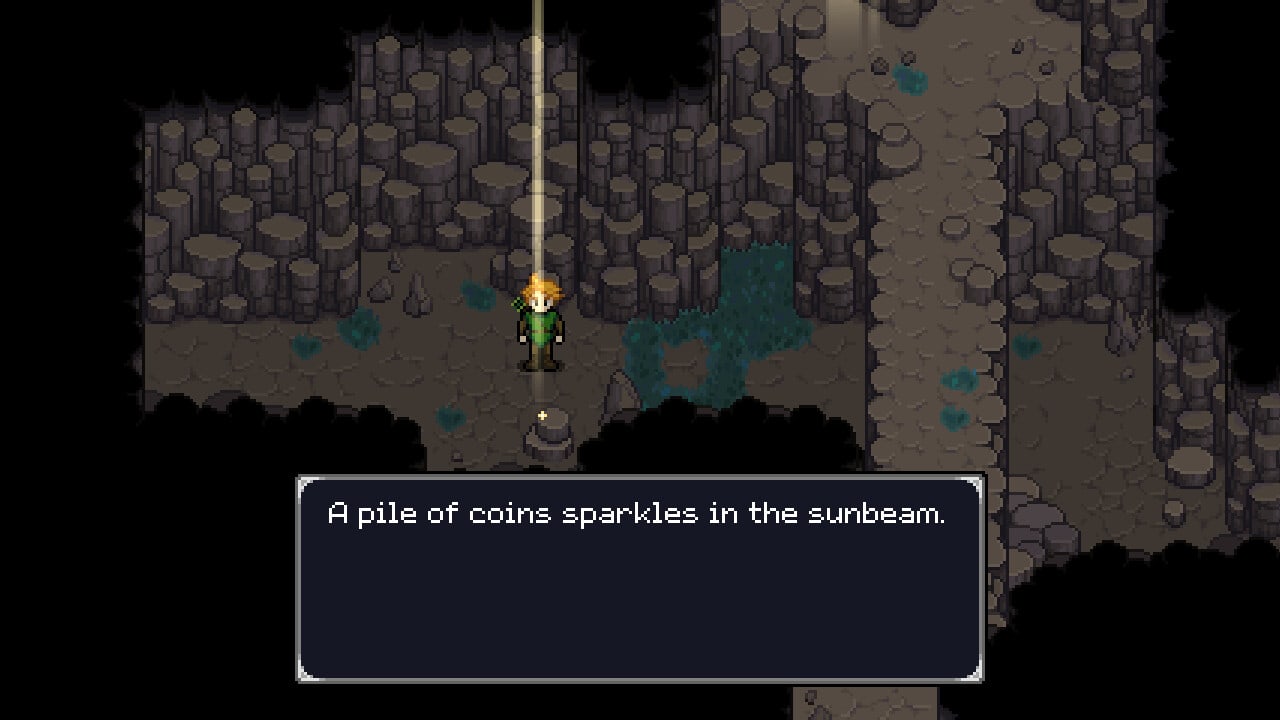Viewport: 1280px width, 720px height.
Task: Advance the coin pile message box
Action: pyautogui.click(x=640, y=578)
